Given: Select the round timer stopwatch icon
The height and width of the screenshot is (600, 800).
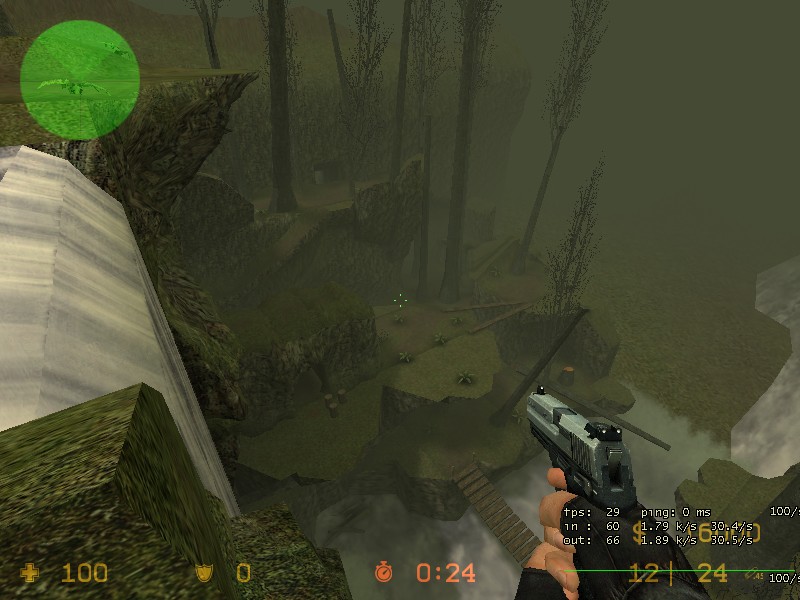Looking at the screenshot, I should click(384, 572).
